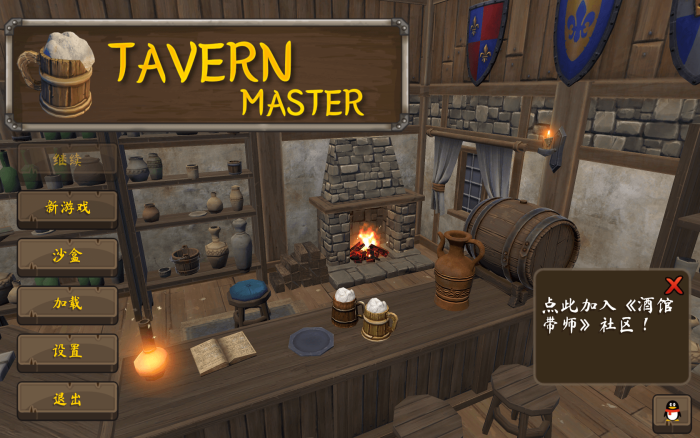Continue the game with 继续
Screen dimensions: 700x438
coord(67,160)
